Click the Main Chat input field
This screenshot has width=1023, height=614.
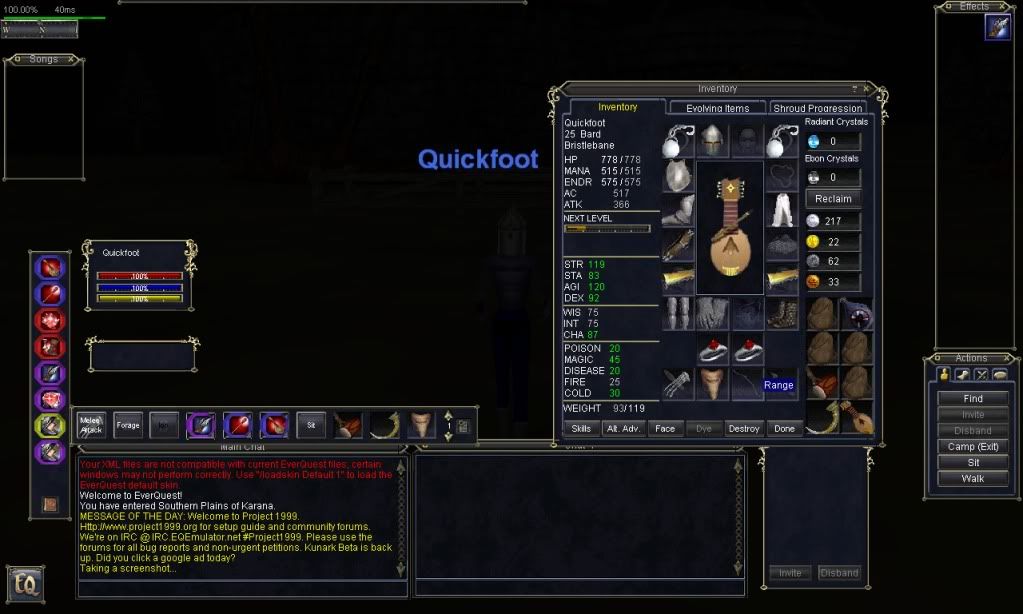[x=240, y=587]
